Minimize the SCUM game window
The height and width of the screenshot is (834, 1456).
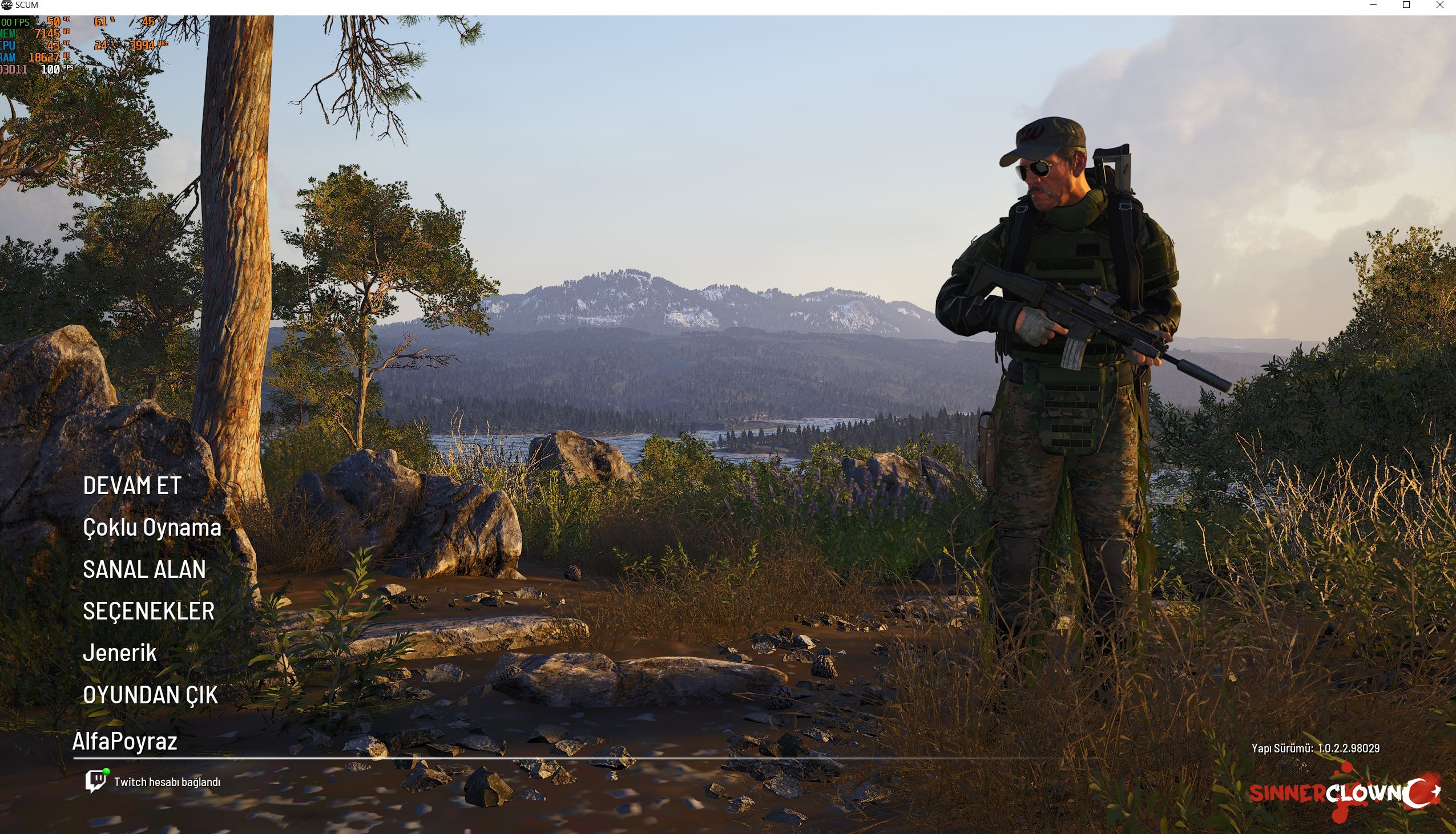point(1373,5)
